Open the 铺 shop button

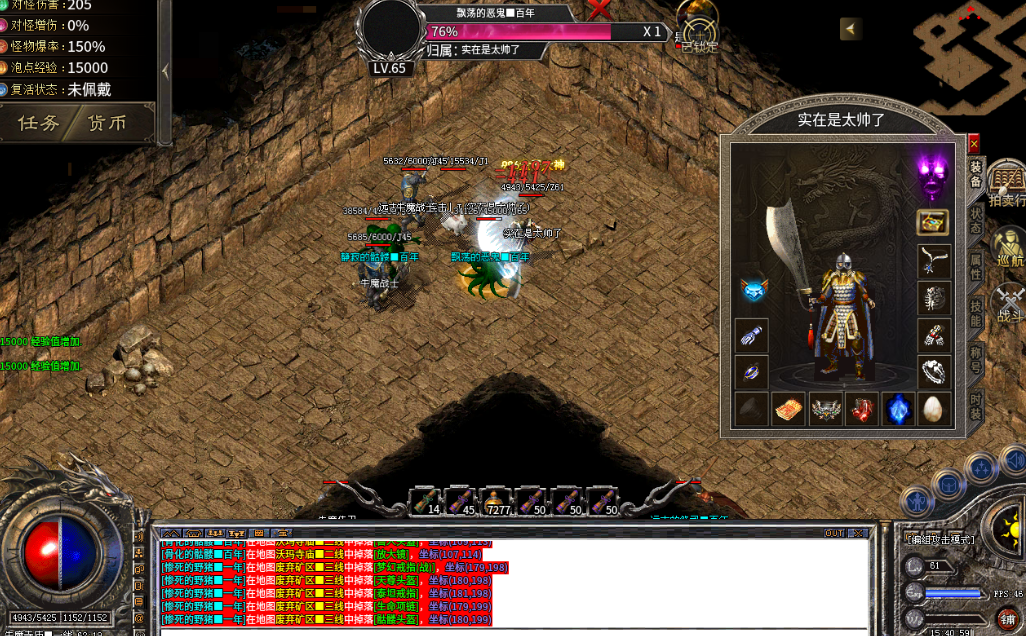[x=1006, y=617]
